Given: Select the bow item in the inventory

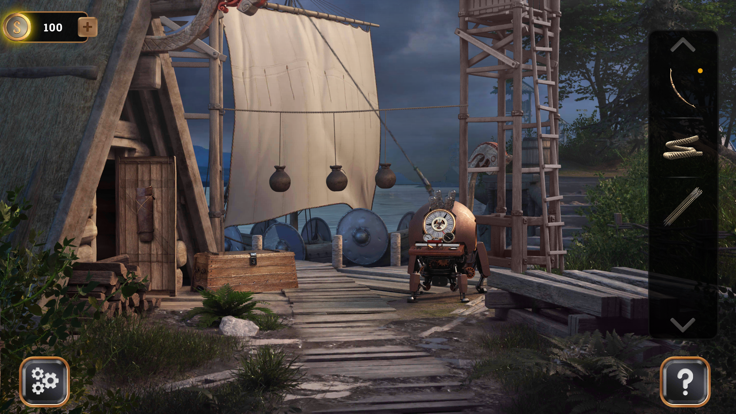Looking at the screenshot, I should click(682, 88).
